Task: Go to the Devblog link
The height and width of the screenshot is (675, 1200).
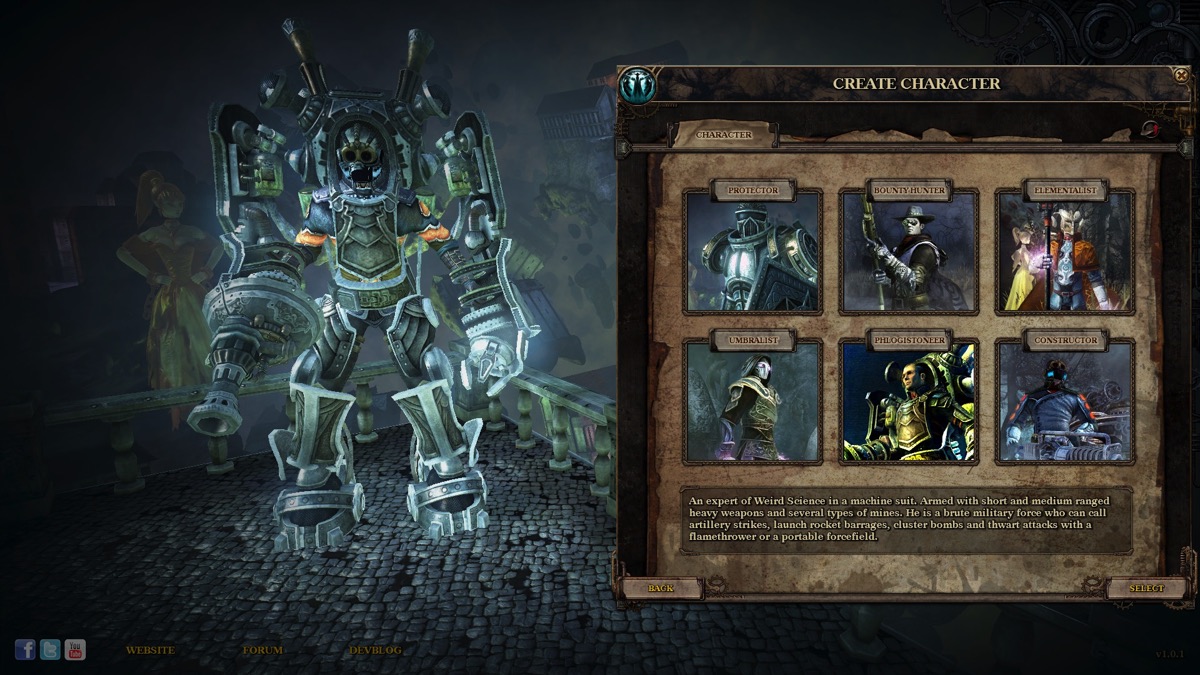Action: click(375, 650)
